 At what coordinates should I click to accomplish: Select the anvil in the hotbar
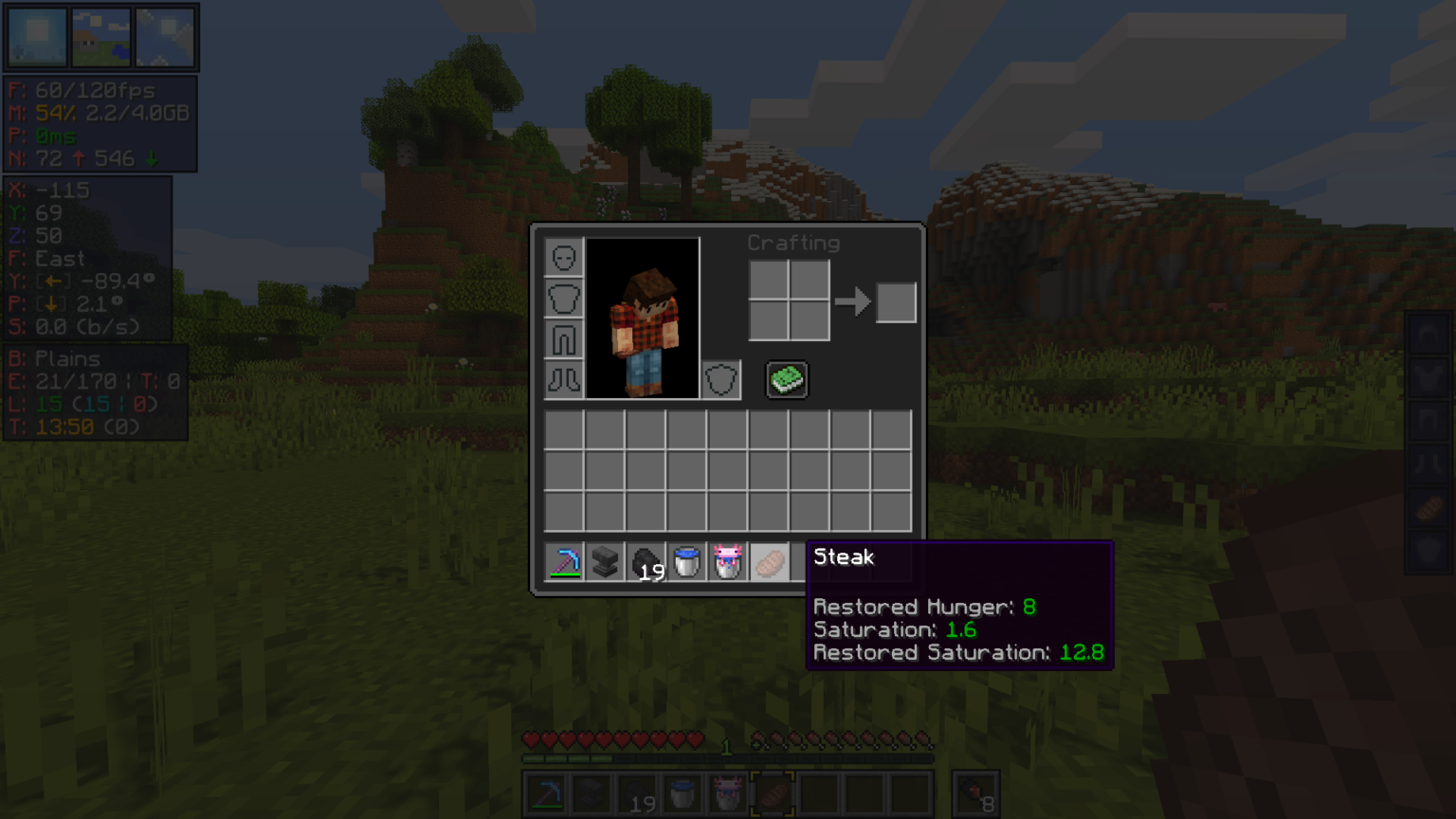point(605,562)
